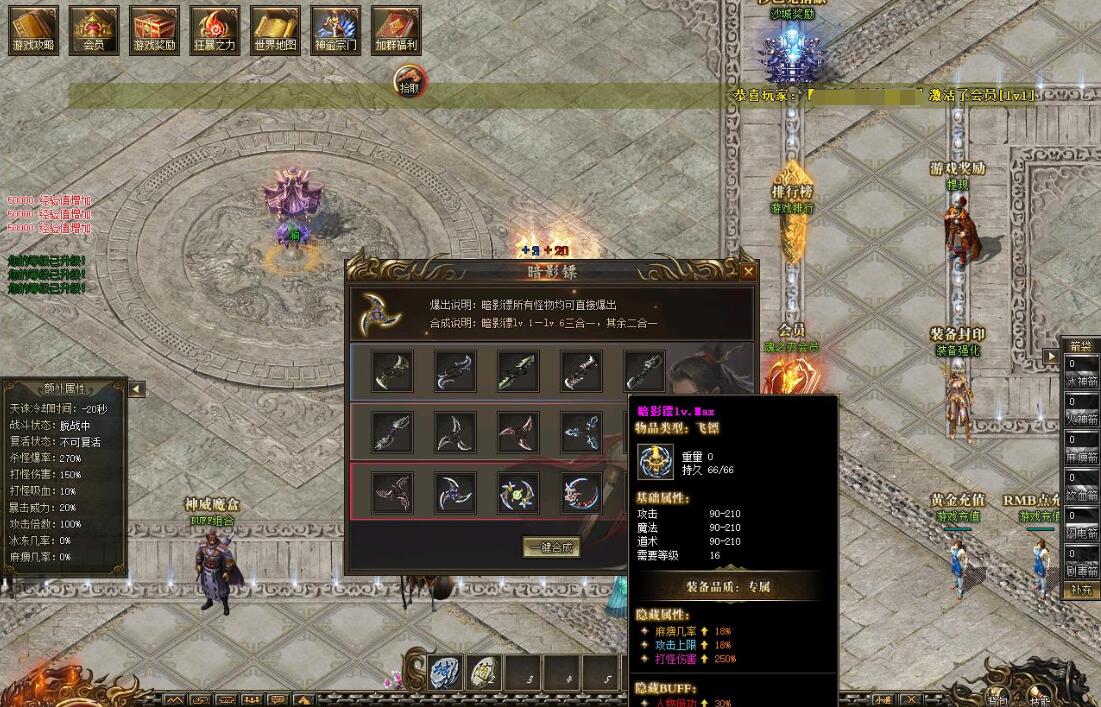This screenshot has width=1101, height=707.
Task: Open the 会员 membership menu
Action: [94, 30]
